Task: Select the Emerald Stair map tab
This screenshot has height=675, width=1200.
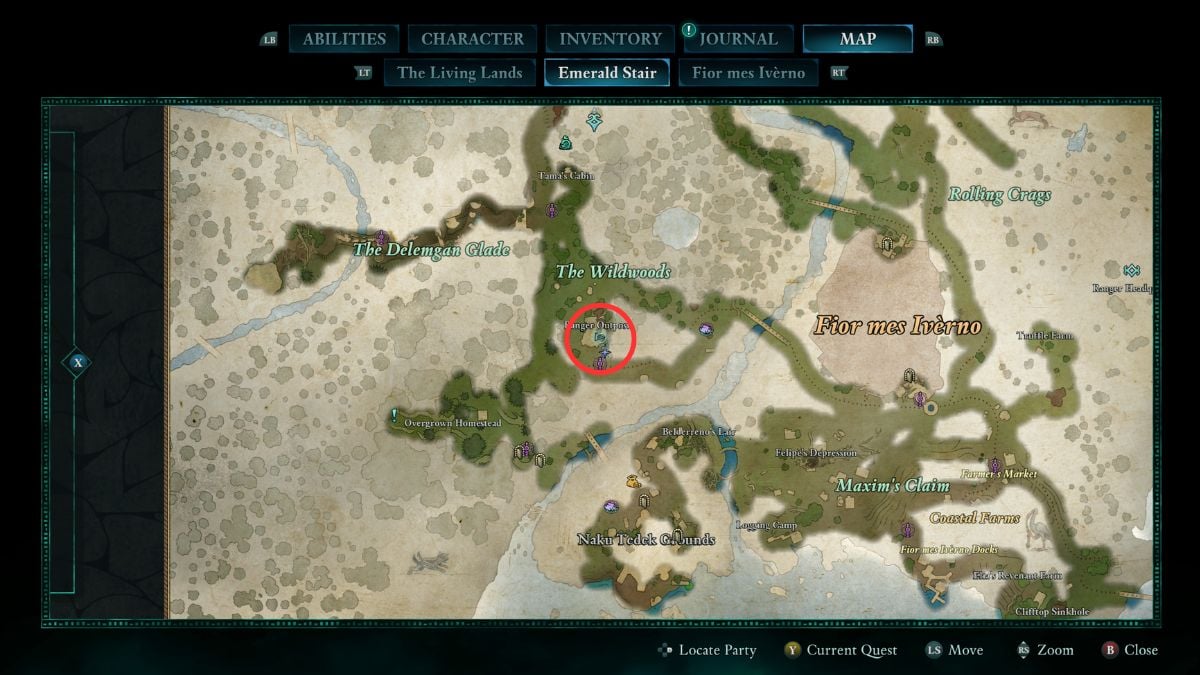Action: 607,72
